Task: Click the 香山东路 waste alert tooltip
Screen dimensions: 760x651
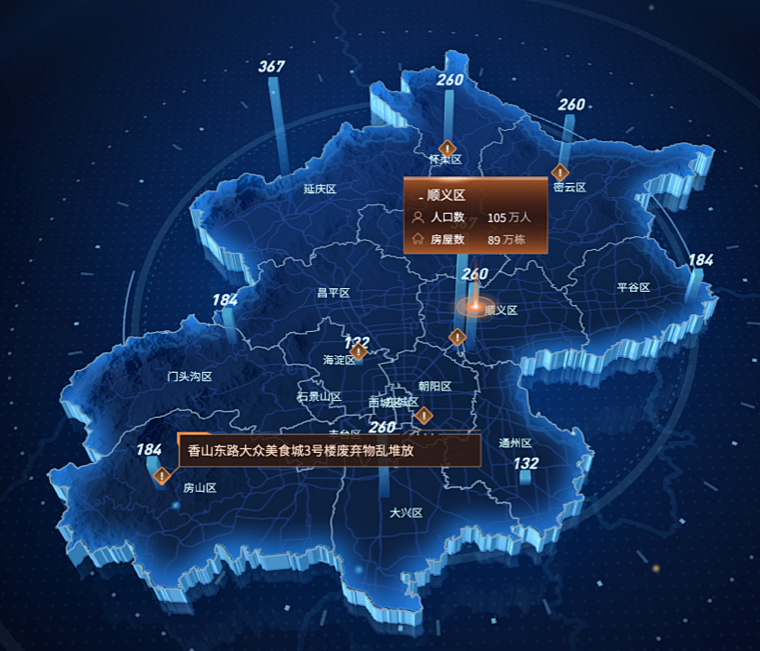Action: point(329,451)
